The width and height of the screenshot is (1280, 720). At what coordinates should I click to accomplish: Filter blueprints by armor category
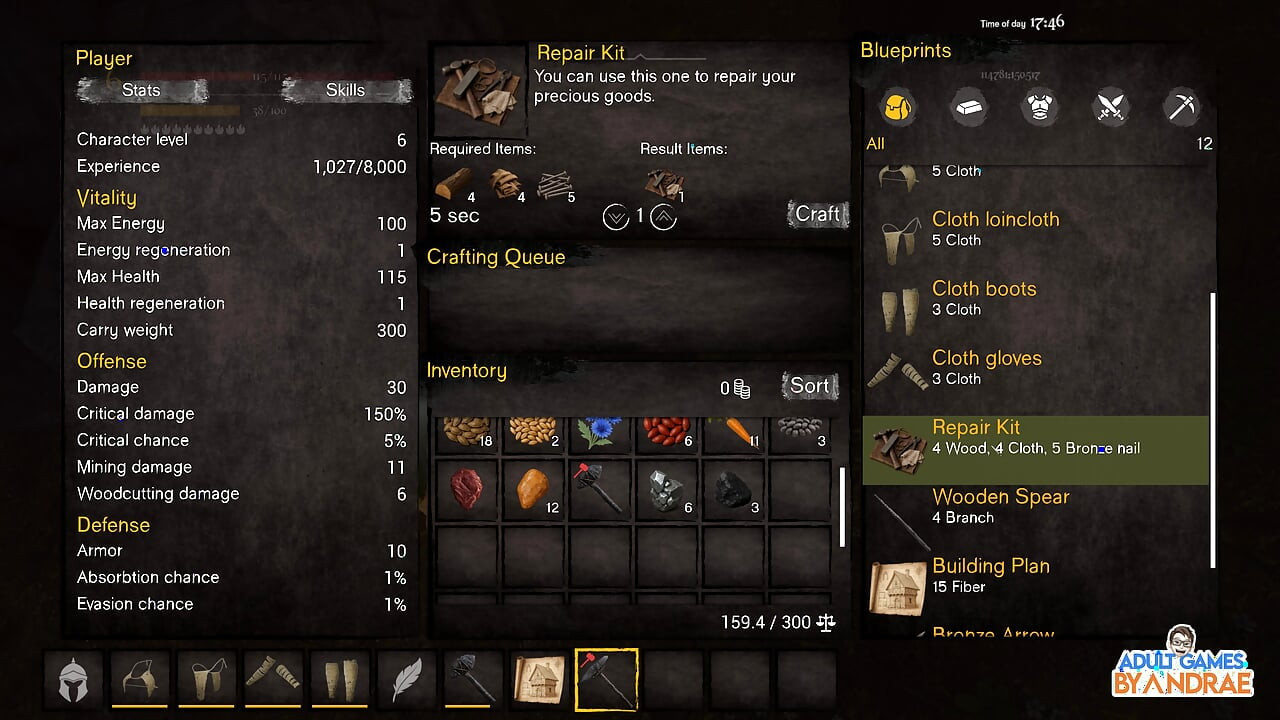click(x=1039, y=106)
